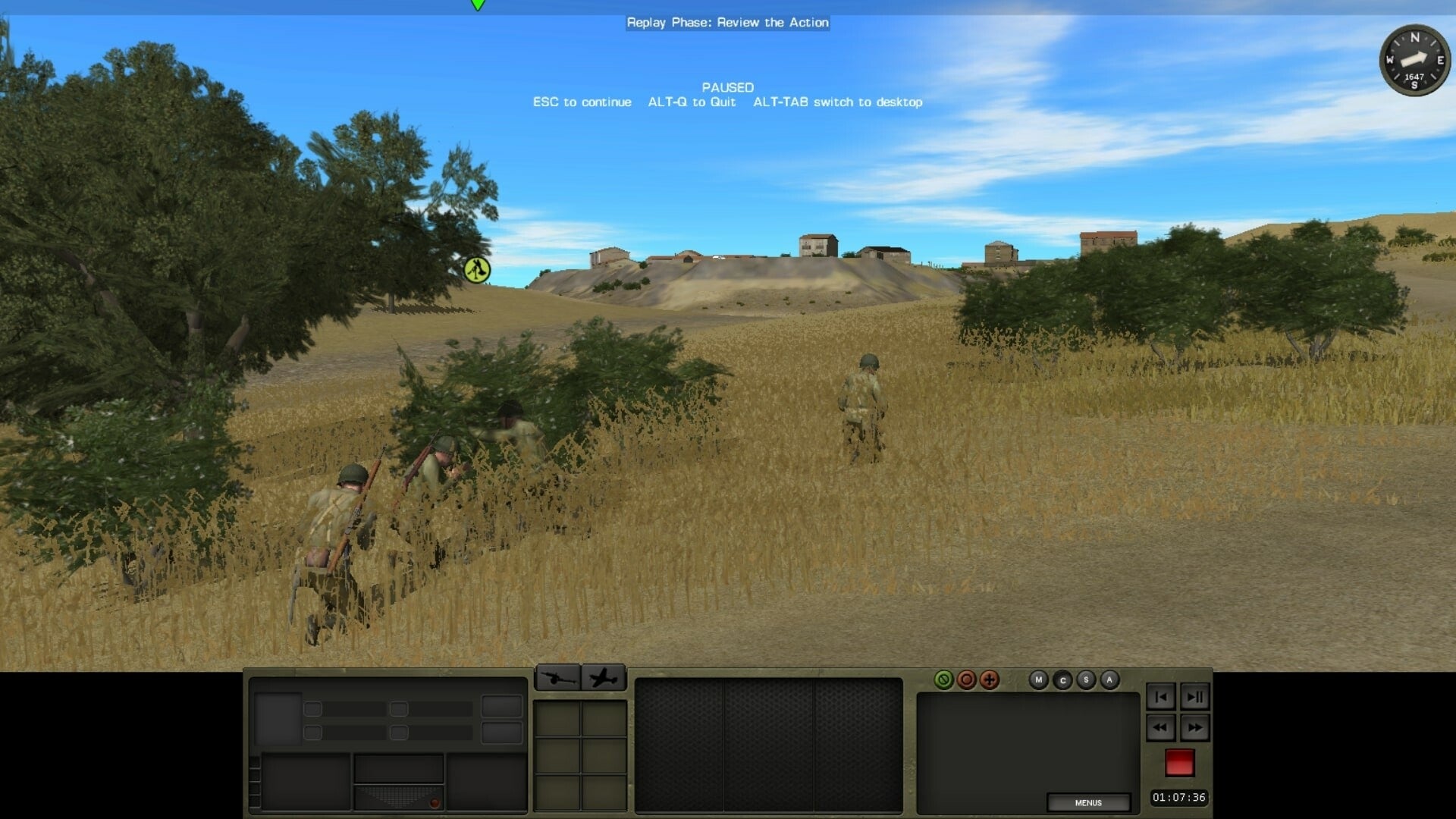
Task: Rewind the replay
Action: [x=1160, y=727]
